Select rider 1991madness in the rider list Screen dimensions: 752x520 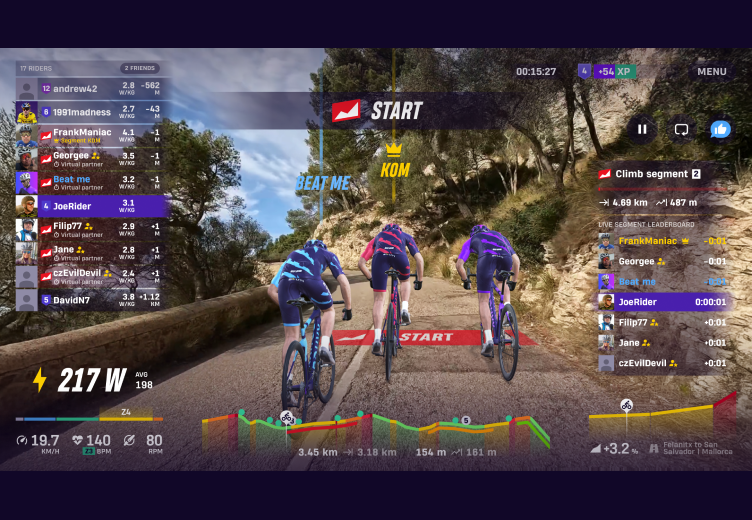[90, 110]
